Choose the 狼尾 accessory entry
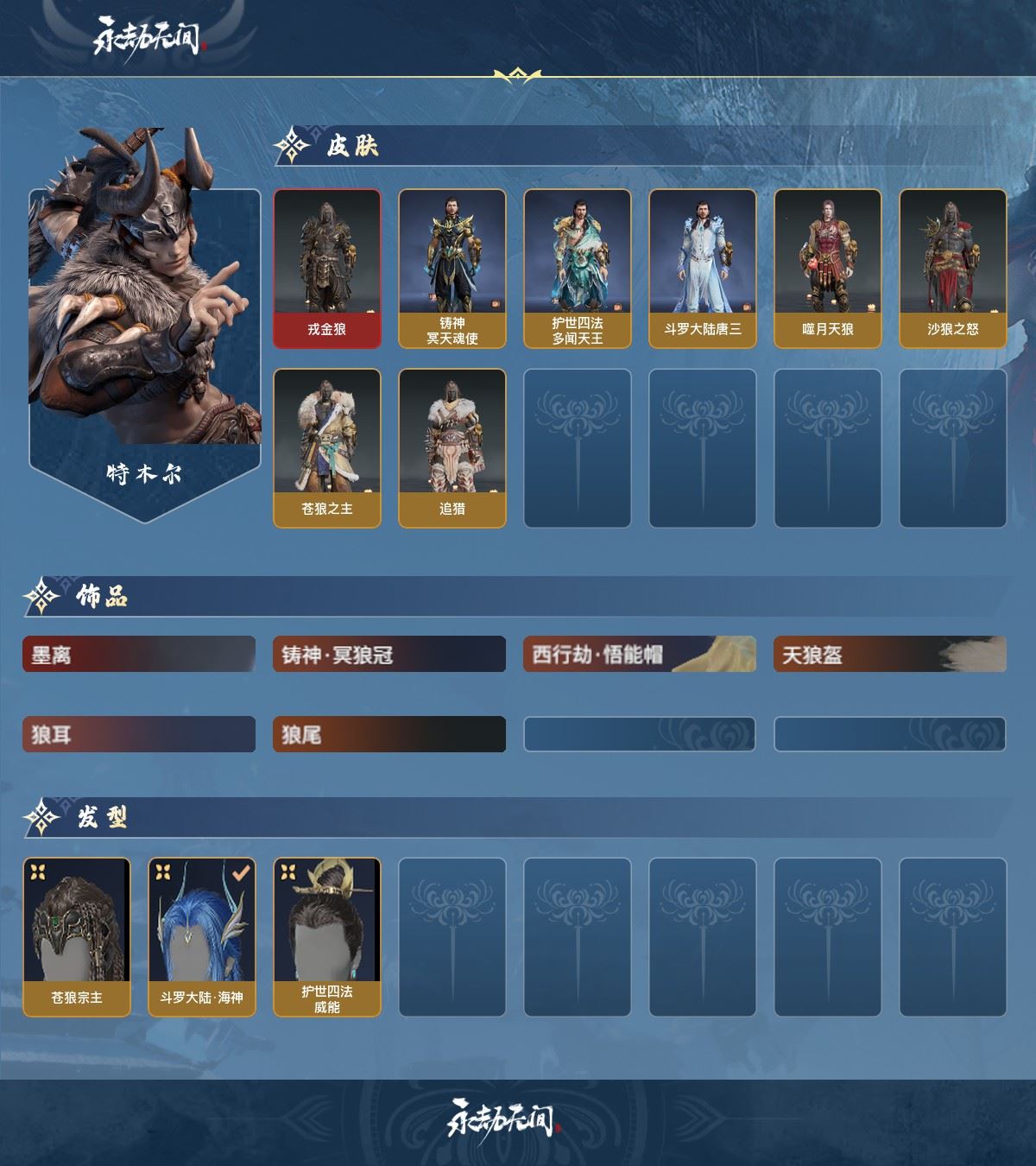Image resolution: width=1036 pixels, height=1166 pixels. tap(389, 734)
